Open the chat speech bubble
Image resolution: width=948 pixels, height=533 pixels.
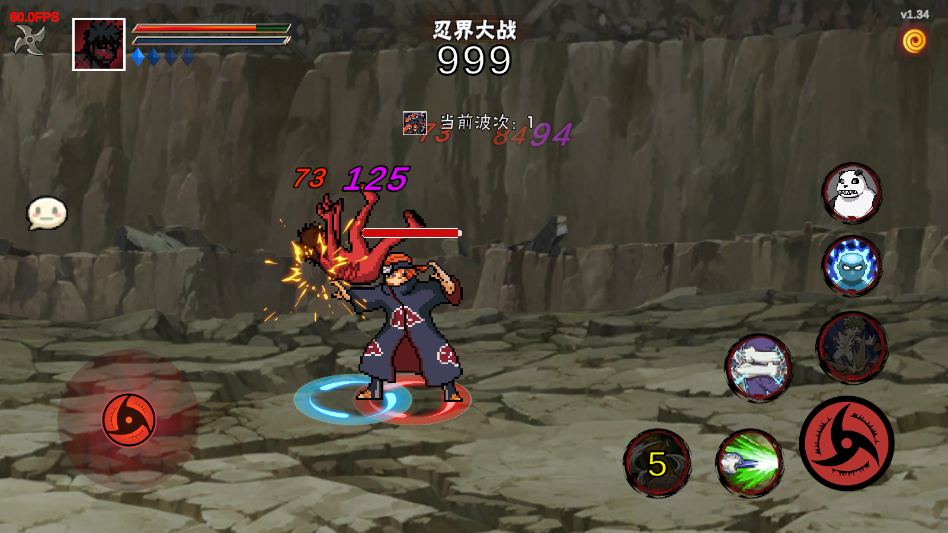click(x=46, y=212)
